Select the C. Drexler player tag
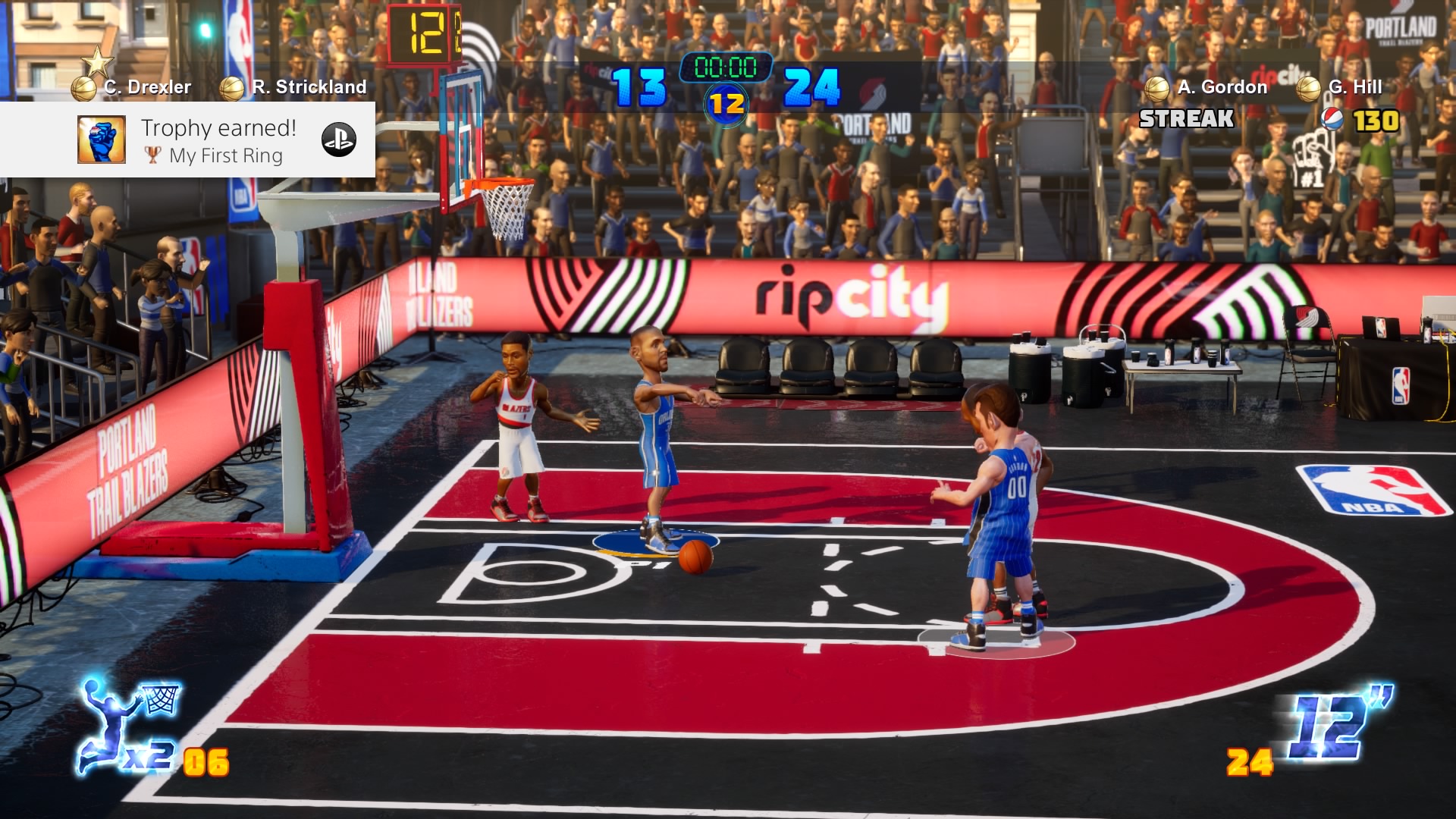Viewport: 1456px width, 819px height. pyautogui.click(x=147, y=87)
